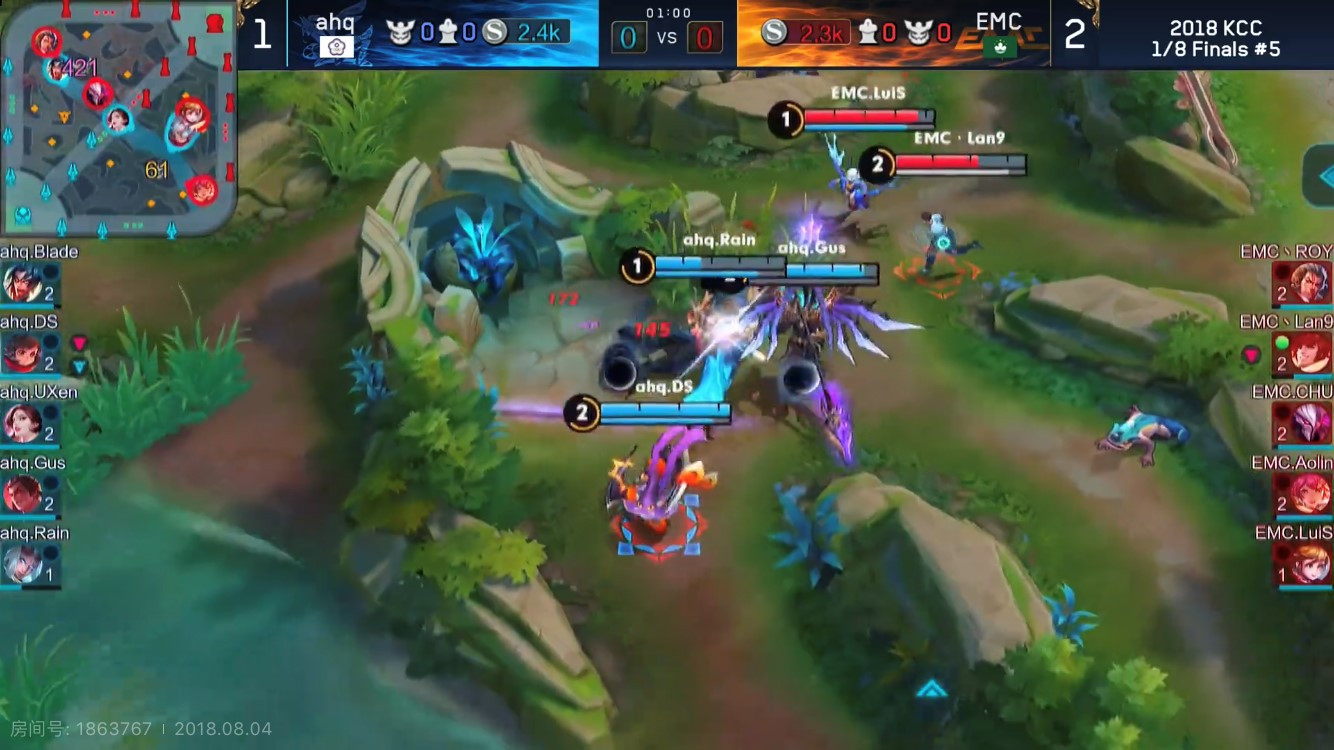Viewport: 1334px width, 750px height.
Task: Follow ahq.UXen via her portrait
Action: pos(22,423)
